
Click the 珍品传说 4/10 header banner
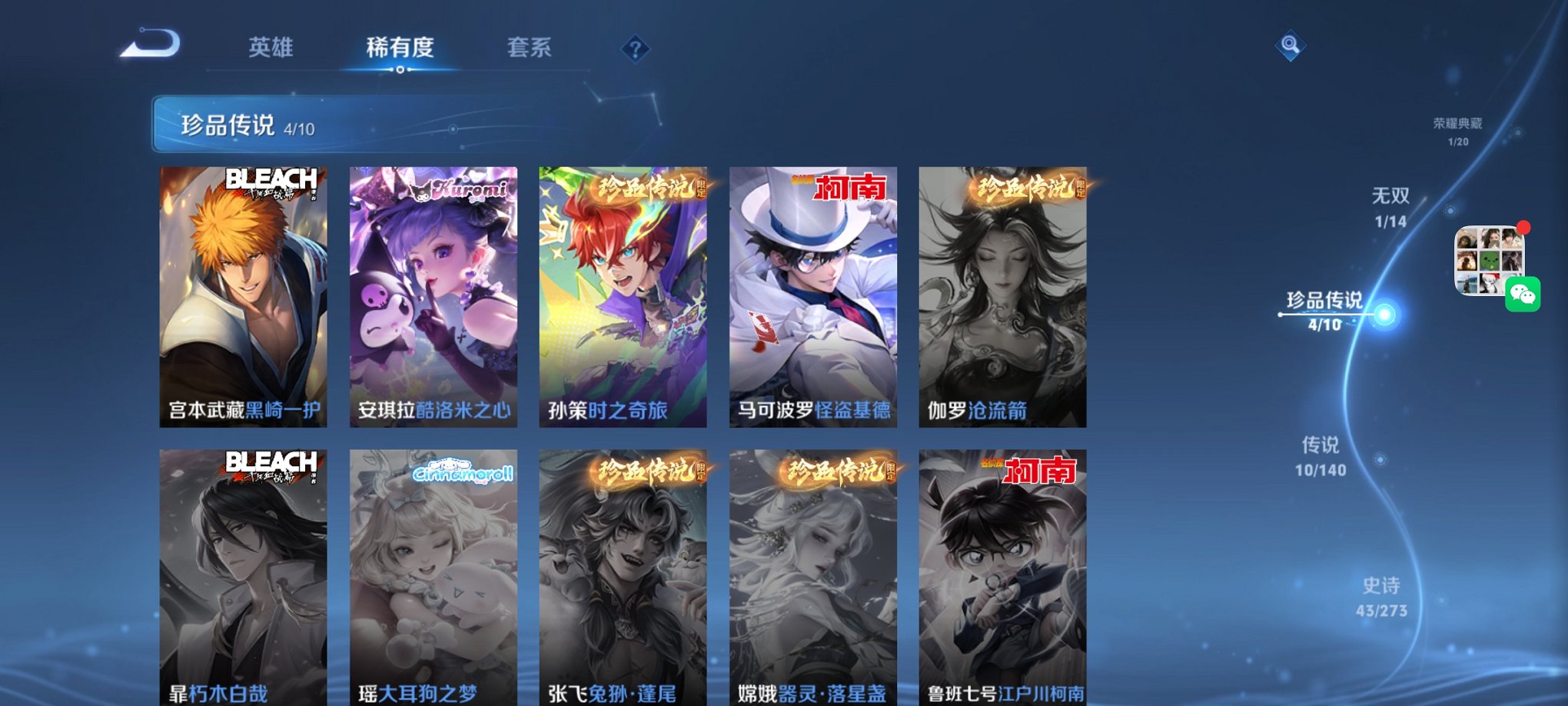323,123
